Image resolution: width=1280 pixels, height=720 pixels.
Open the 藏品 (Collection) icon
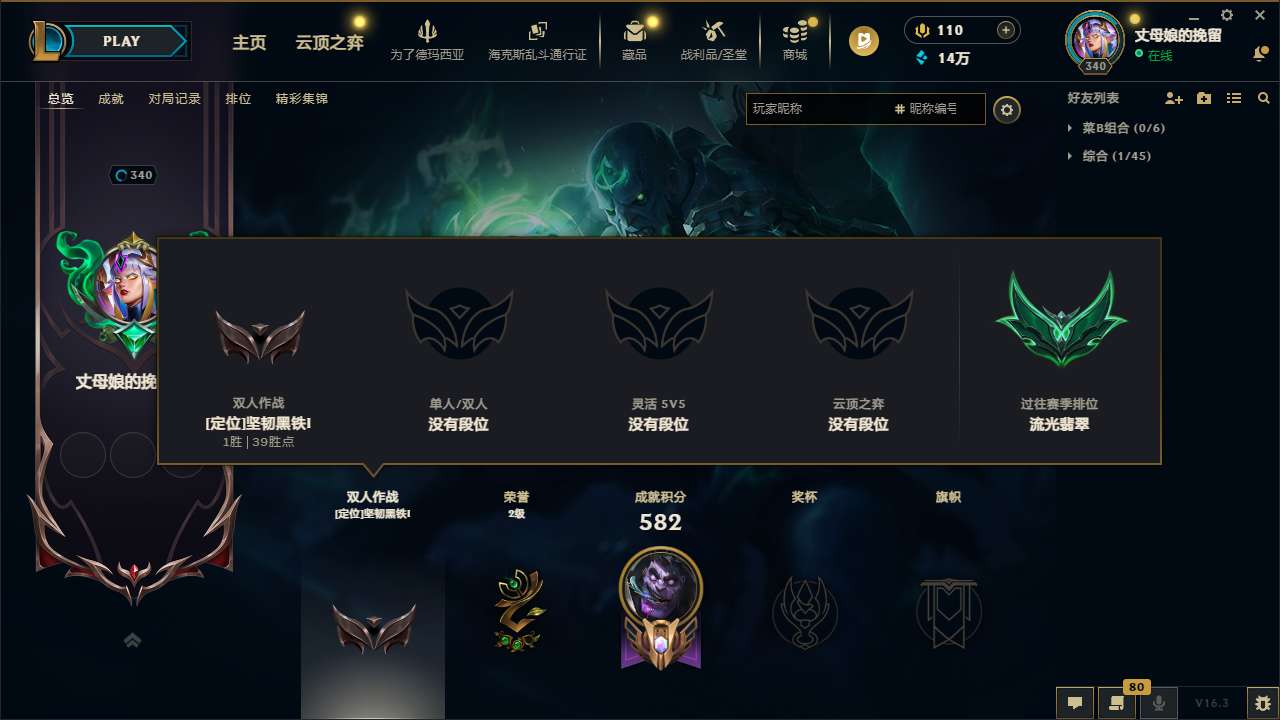633,31
